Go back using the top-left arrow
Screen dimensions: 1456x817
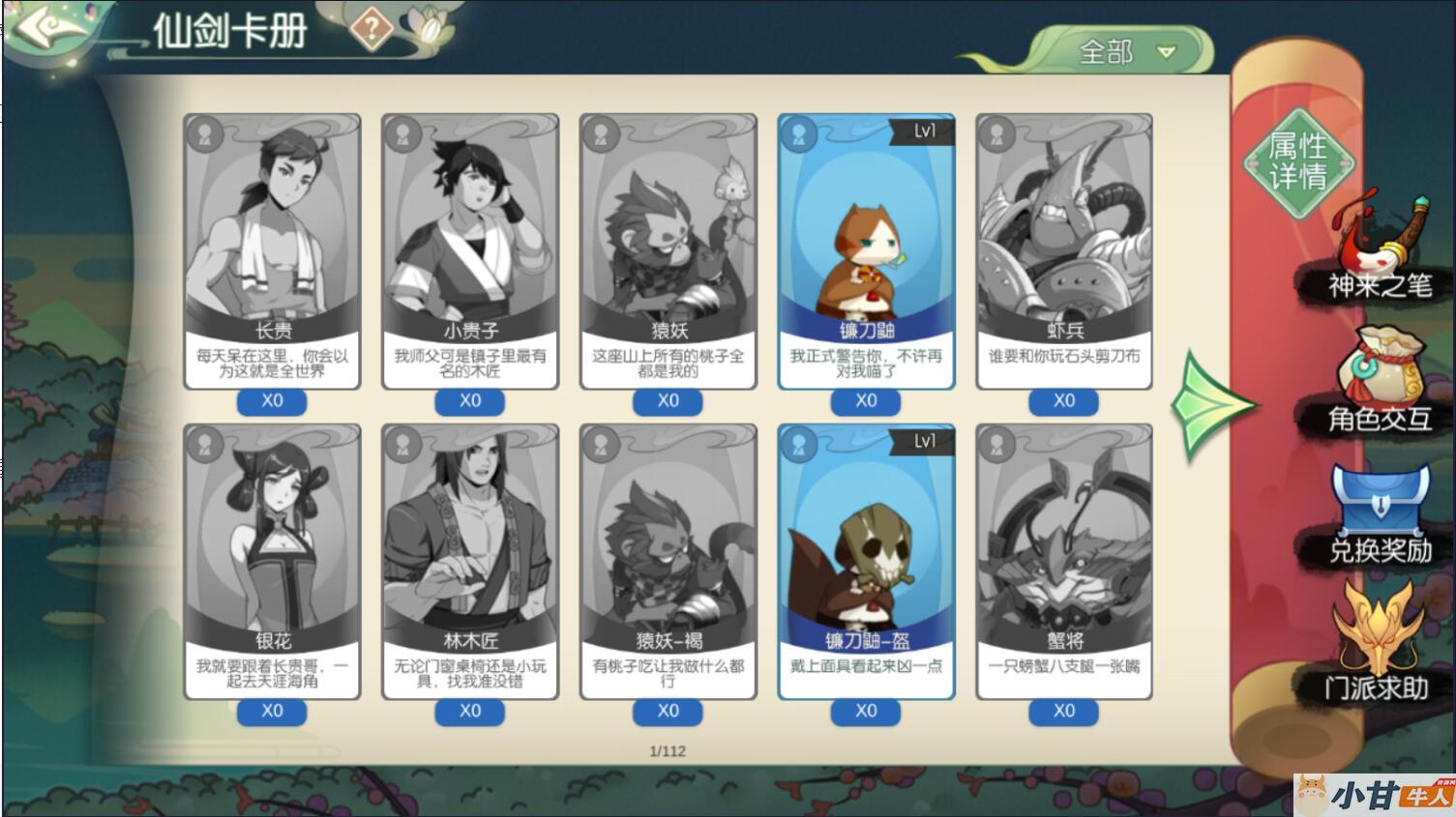click(48, 29)
